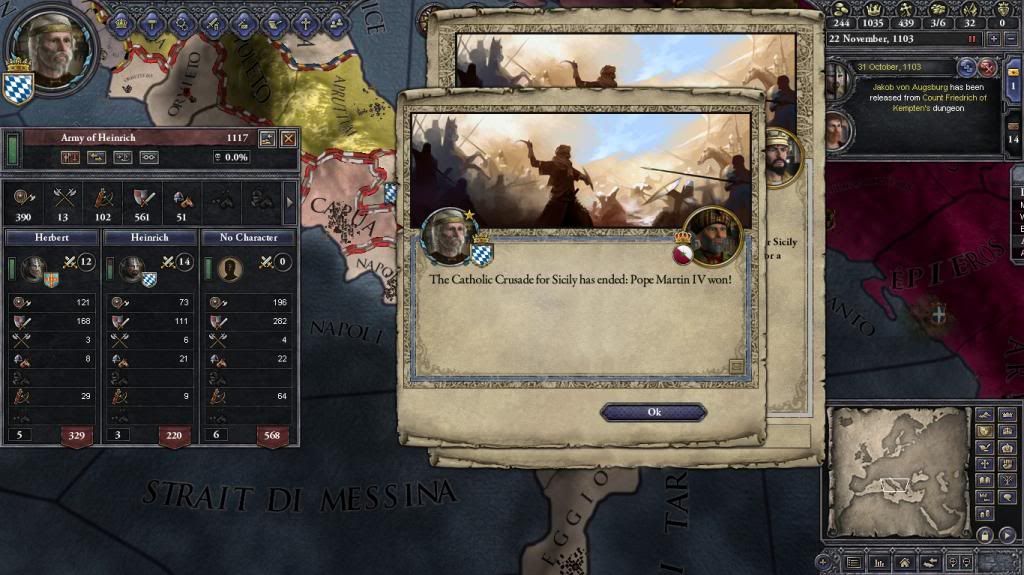Decrease game speed with the minus button
Screen dimensions: 1024x575
(1012, 38)
